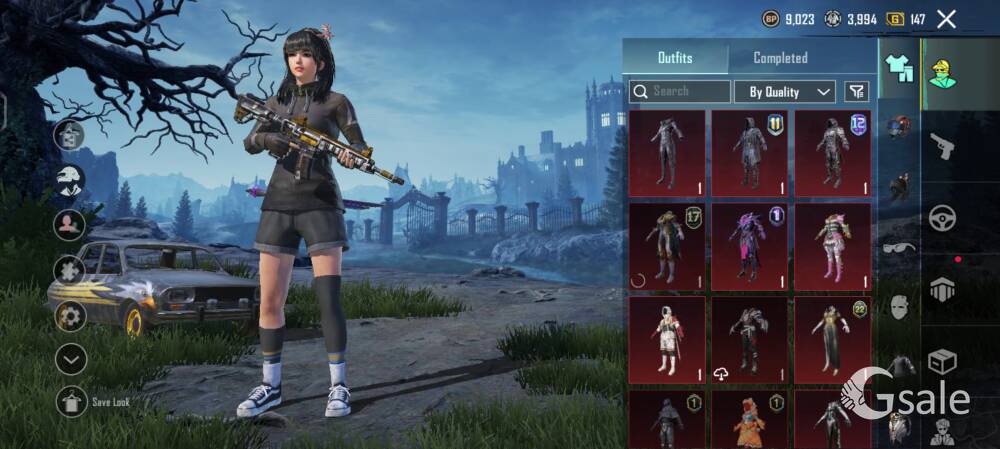The image size is (1000, 449).
Task: Open the outfit filter funnel button
Action: [857, 92]
